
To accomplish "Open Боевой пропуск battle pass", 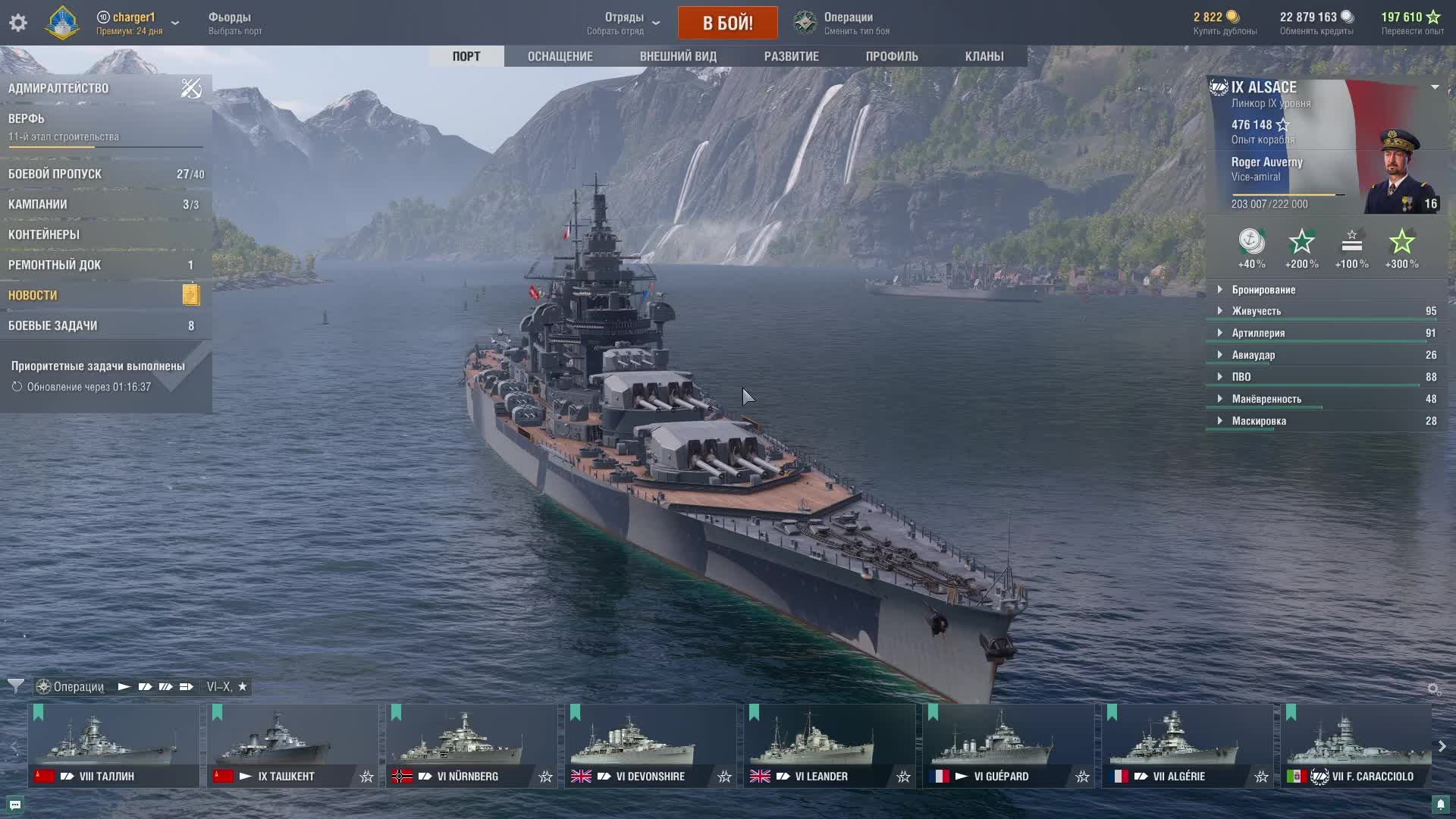I will tap(55, 174).
